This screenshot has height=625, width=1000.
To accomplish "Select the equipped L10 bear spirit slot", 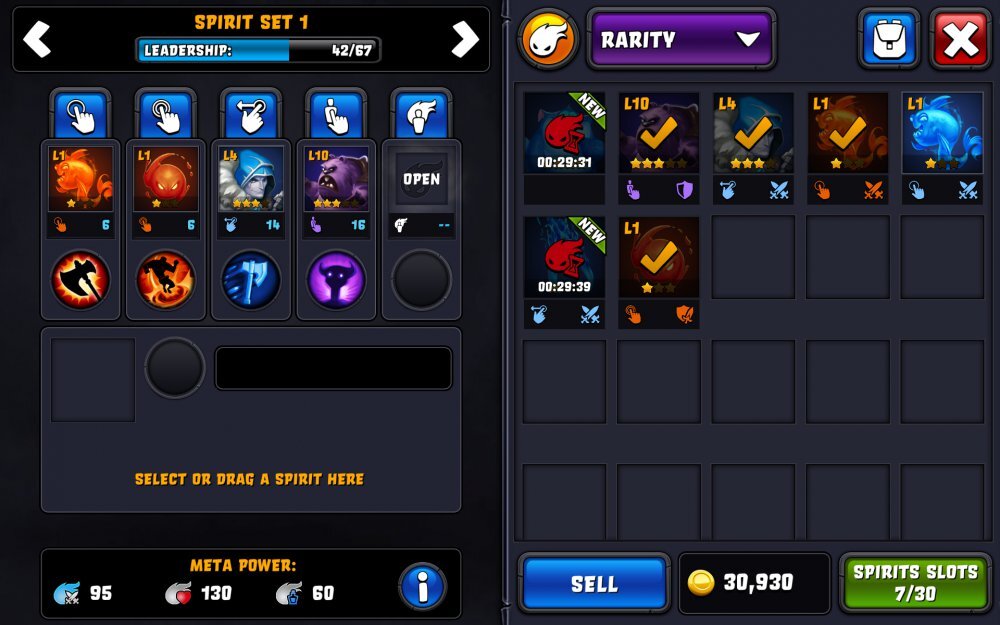I will (336, 180).
